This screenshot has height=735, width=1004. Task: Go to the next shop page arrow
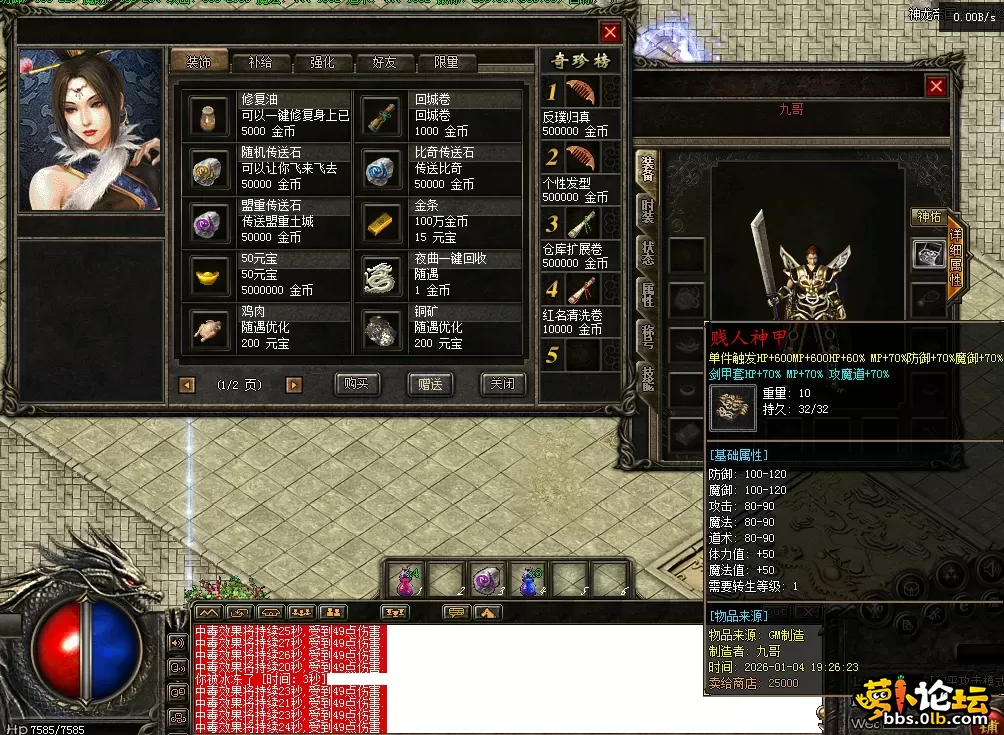pos(293,384)
